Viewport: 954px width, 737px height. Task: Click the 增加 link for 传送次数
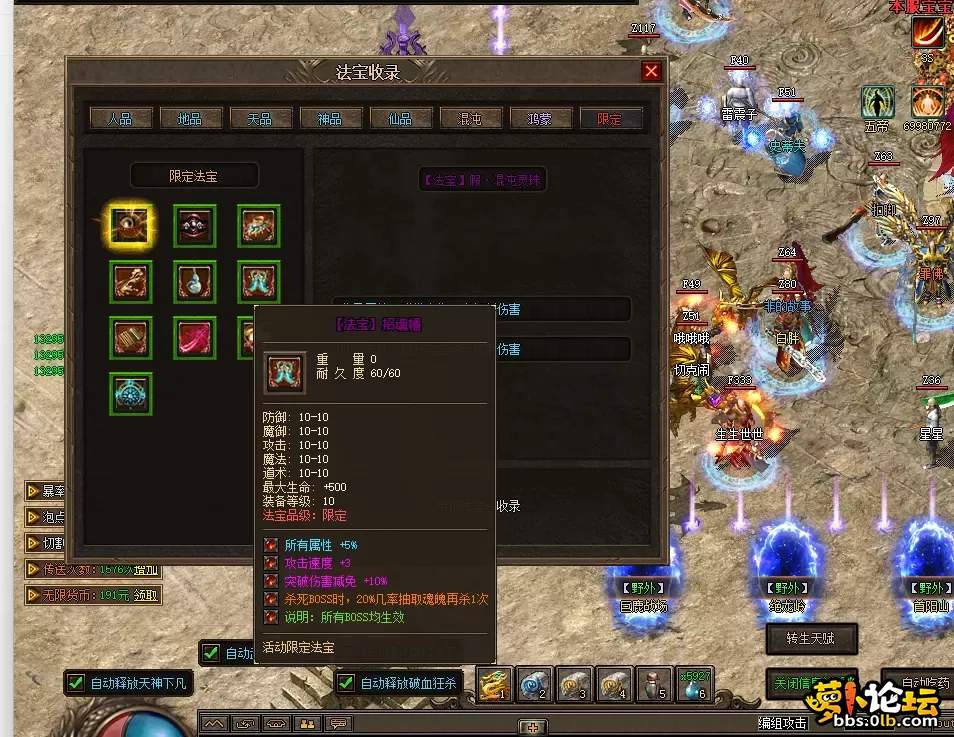[146, 569]
